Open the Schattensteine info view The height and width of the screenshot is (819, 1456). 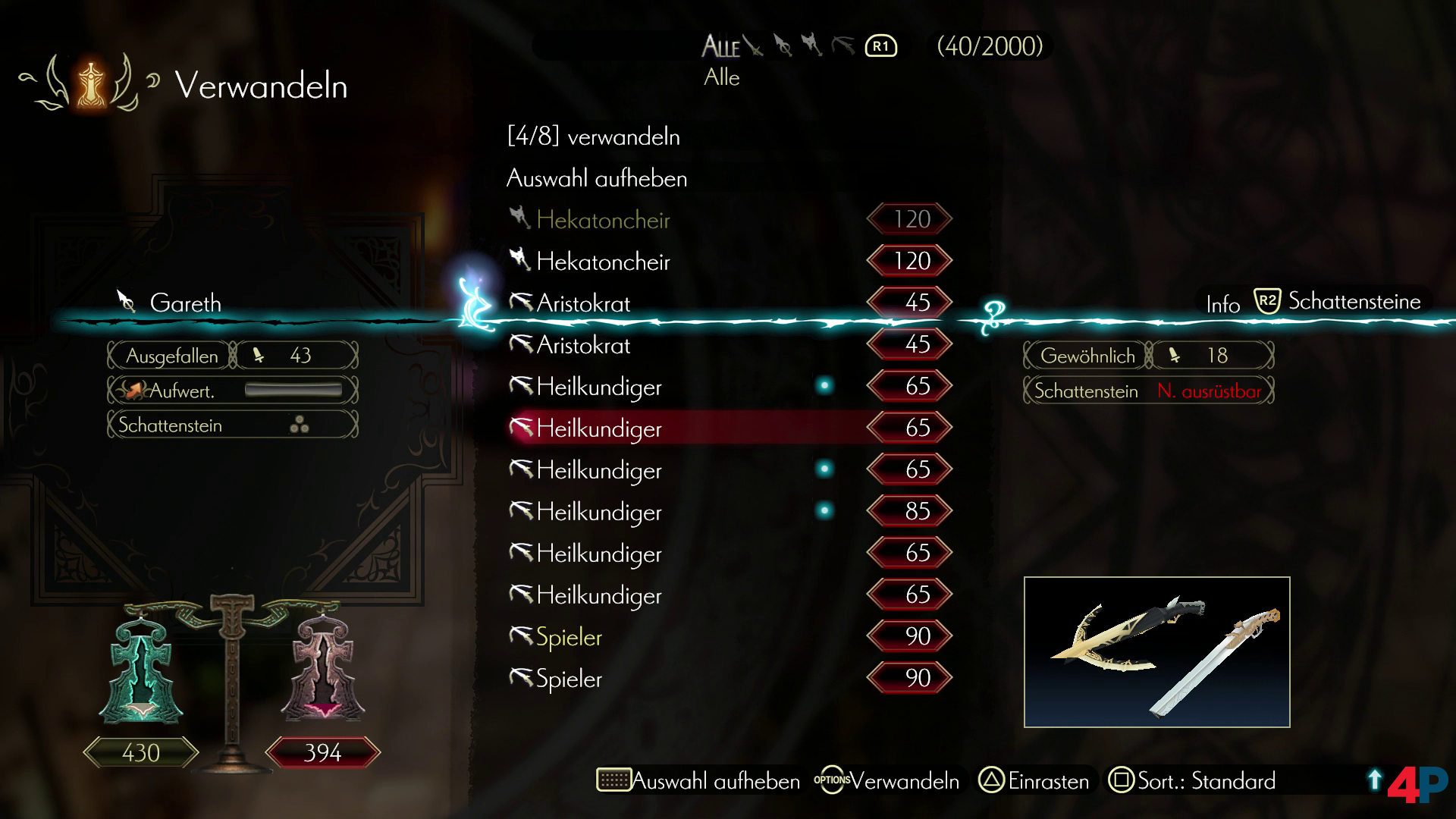pos(1338,302)
